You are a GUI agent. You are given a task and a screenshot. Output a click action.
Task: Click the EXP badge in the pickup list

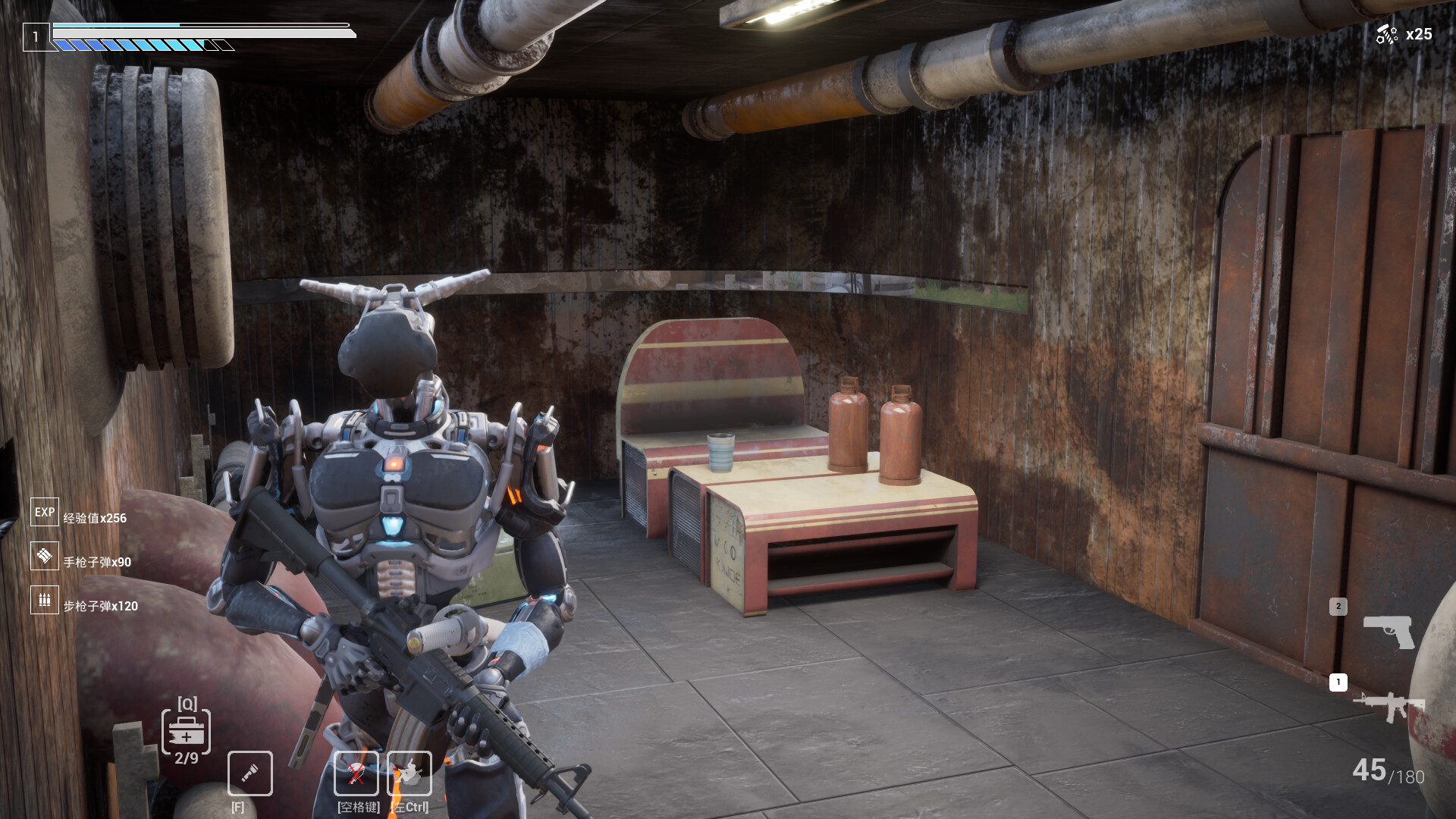point(43,512)
